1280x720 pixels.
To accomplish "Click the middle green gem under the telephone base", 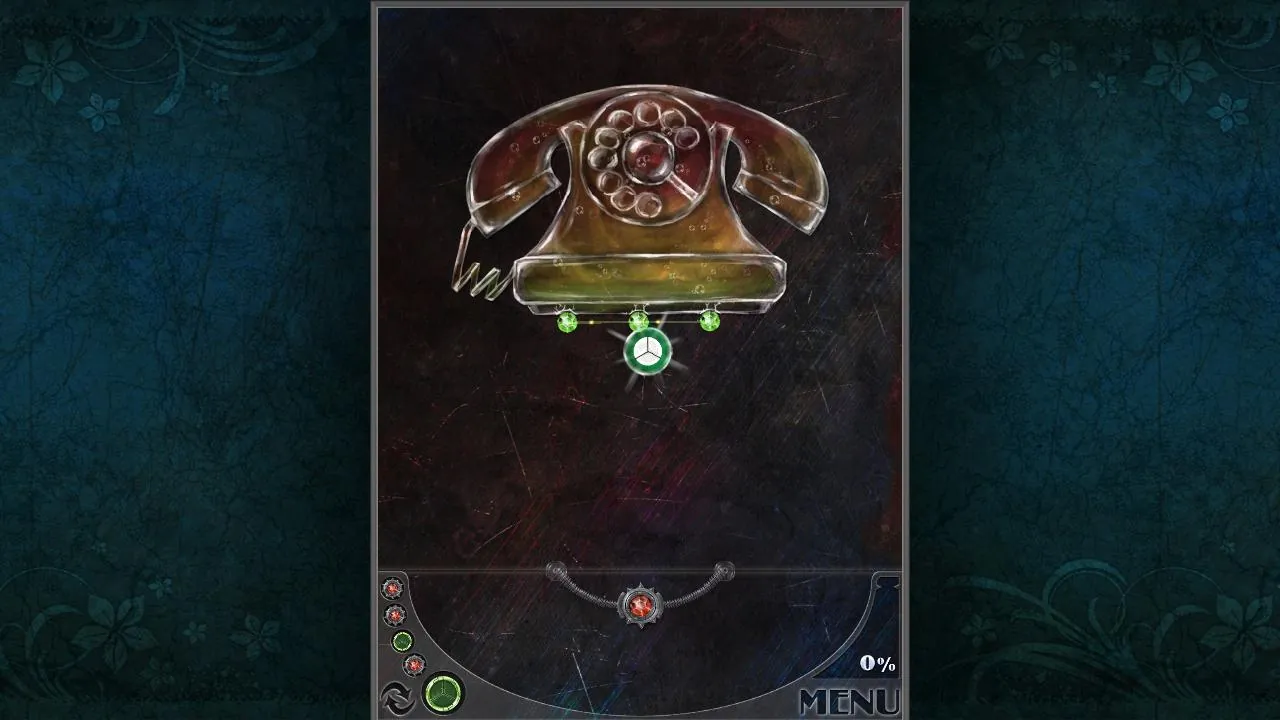I will (641, 321).
